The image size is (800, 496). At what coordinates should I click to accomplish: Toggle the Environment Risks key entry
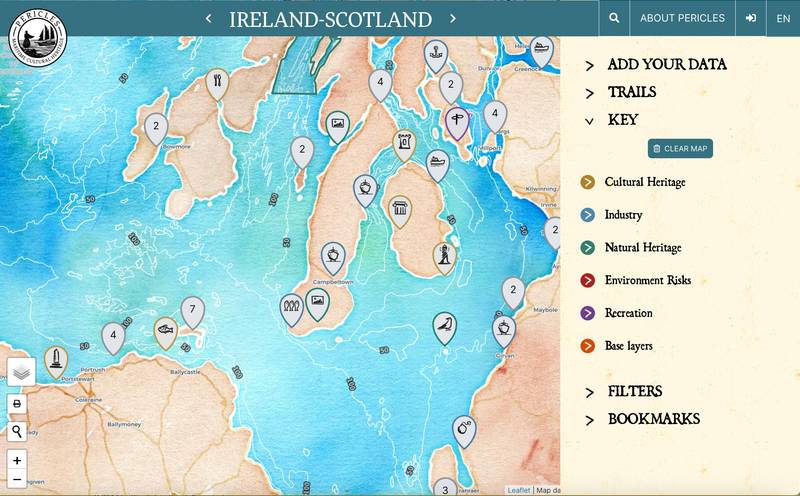click(x=647, y=281)
